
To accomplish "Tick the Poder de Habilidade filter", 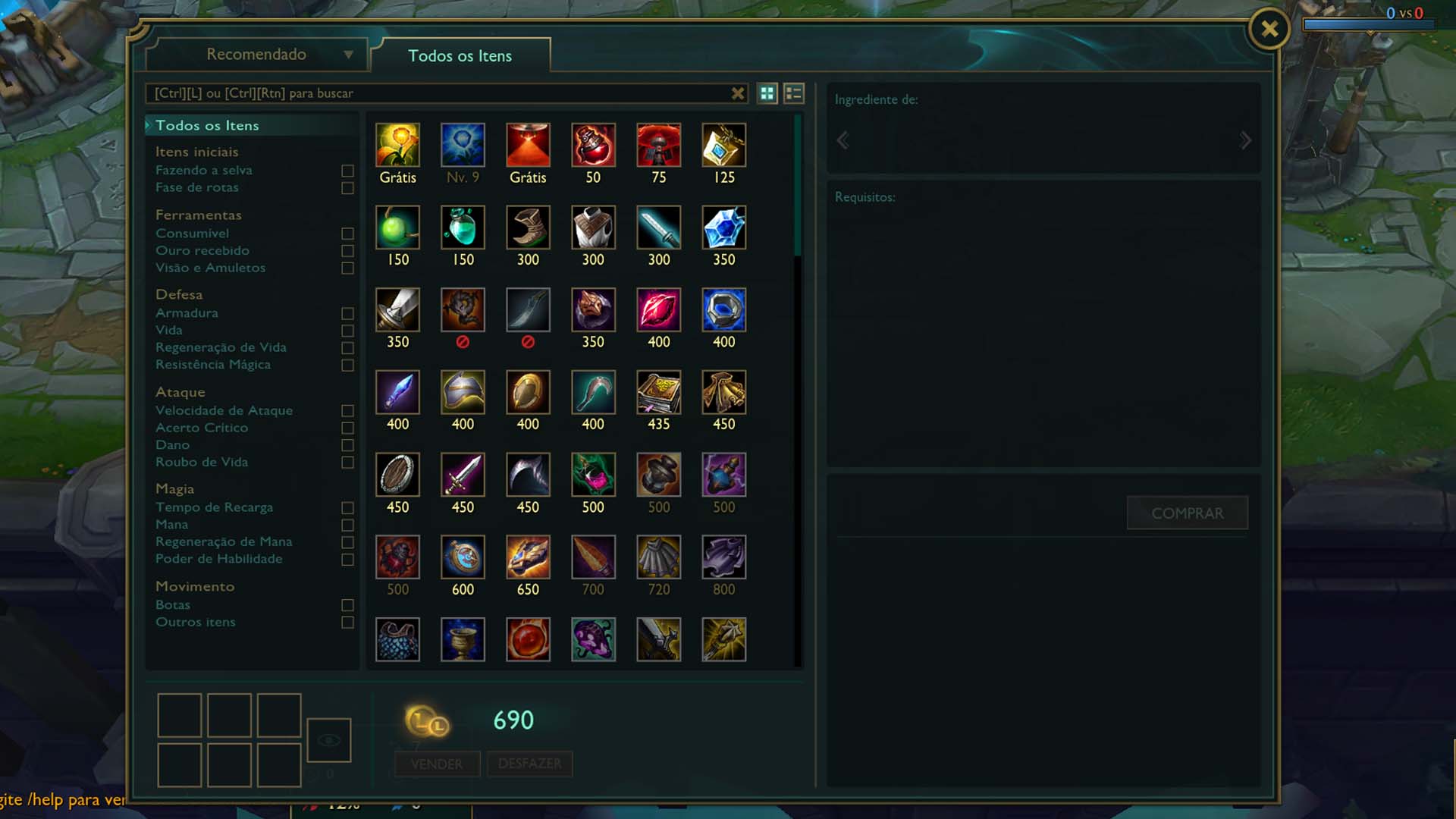I will (347, 560).
